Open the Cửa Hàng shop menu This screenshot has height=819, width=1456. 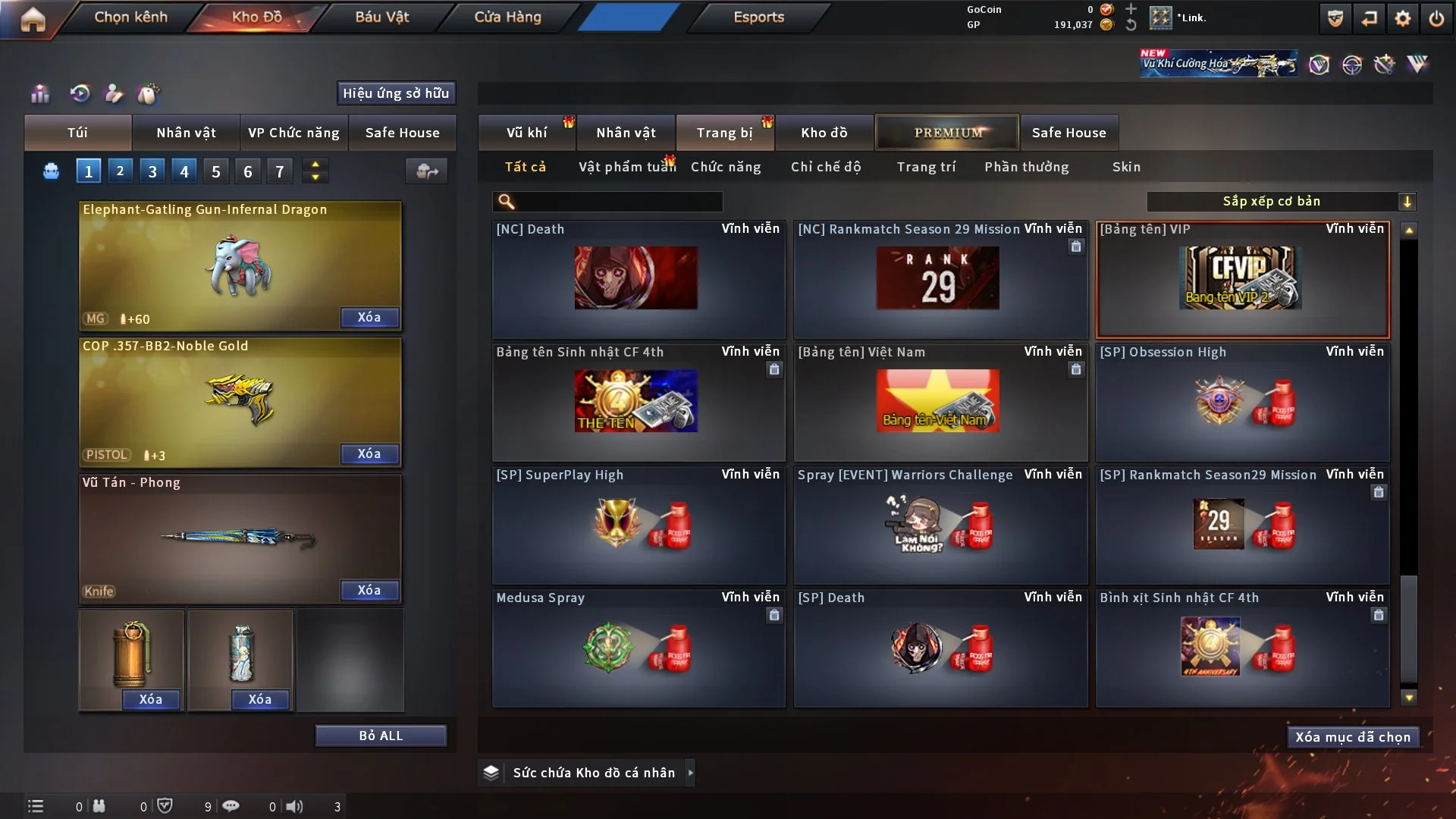pos(507,17)
